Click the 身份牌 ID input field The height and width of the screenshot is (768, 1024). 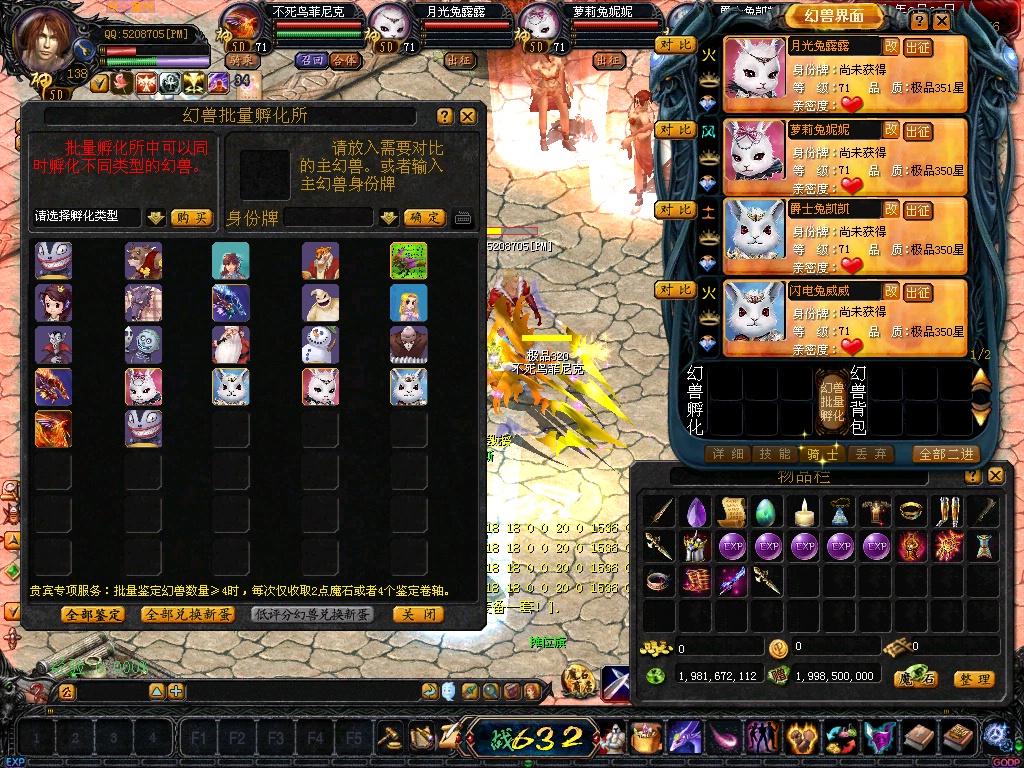click(x=329, y=217)
